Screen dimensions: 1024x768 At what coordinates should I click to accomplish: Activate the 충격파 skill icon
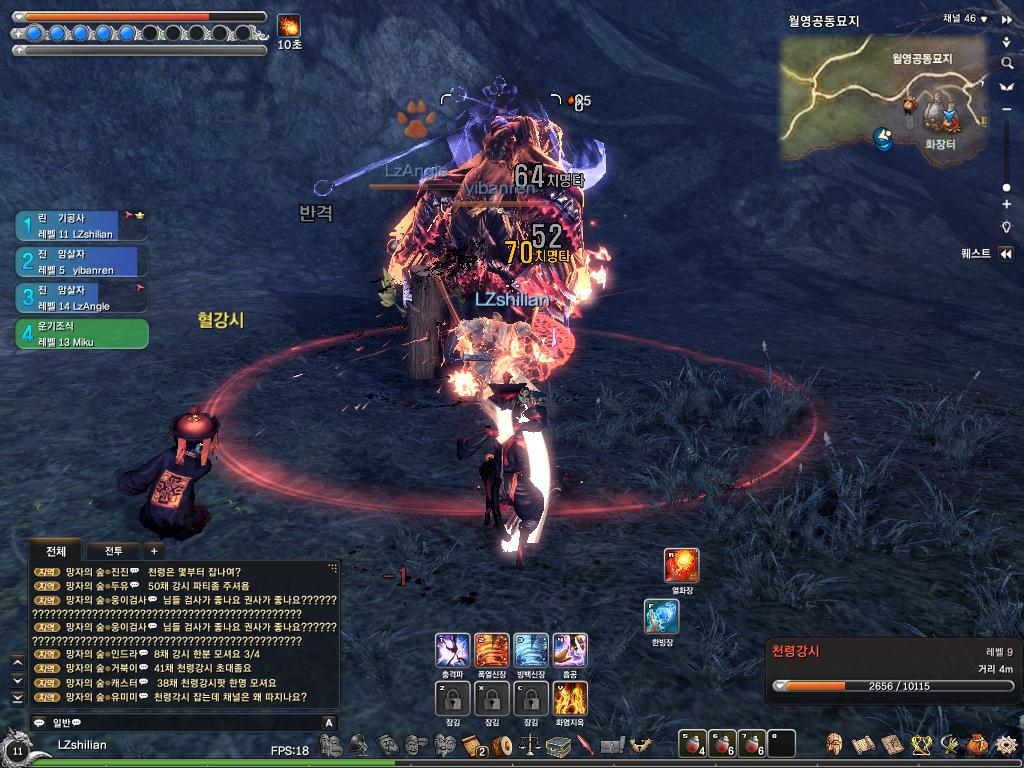452,650
